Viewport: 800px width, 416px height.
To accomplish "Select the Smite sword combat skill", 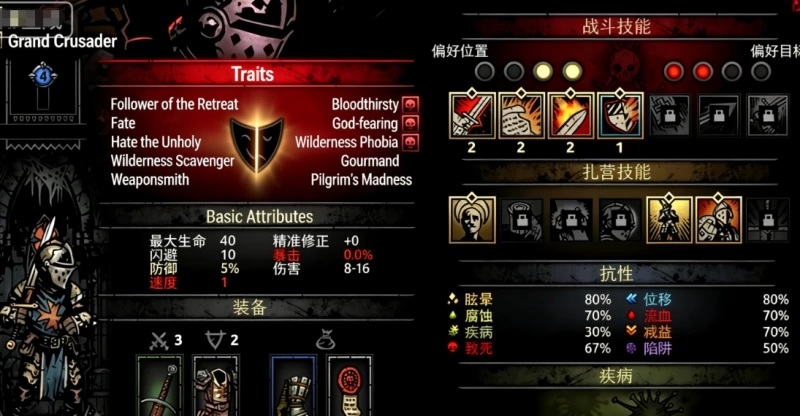I will pyautogui.click(x=472, y=115).
